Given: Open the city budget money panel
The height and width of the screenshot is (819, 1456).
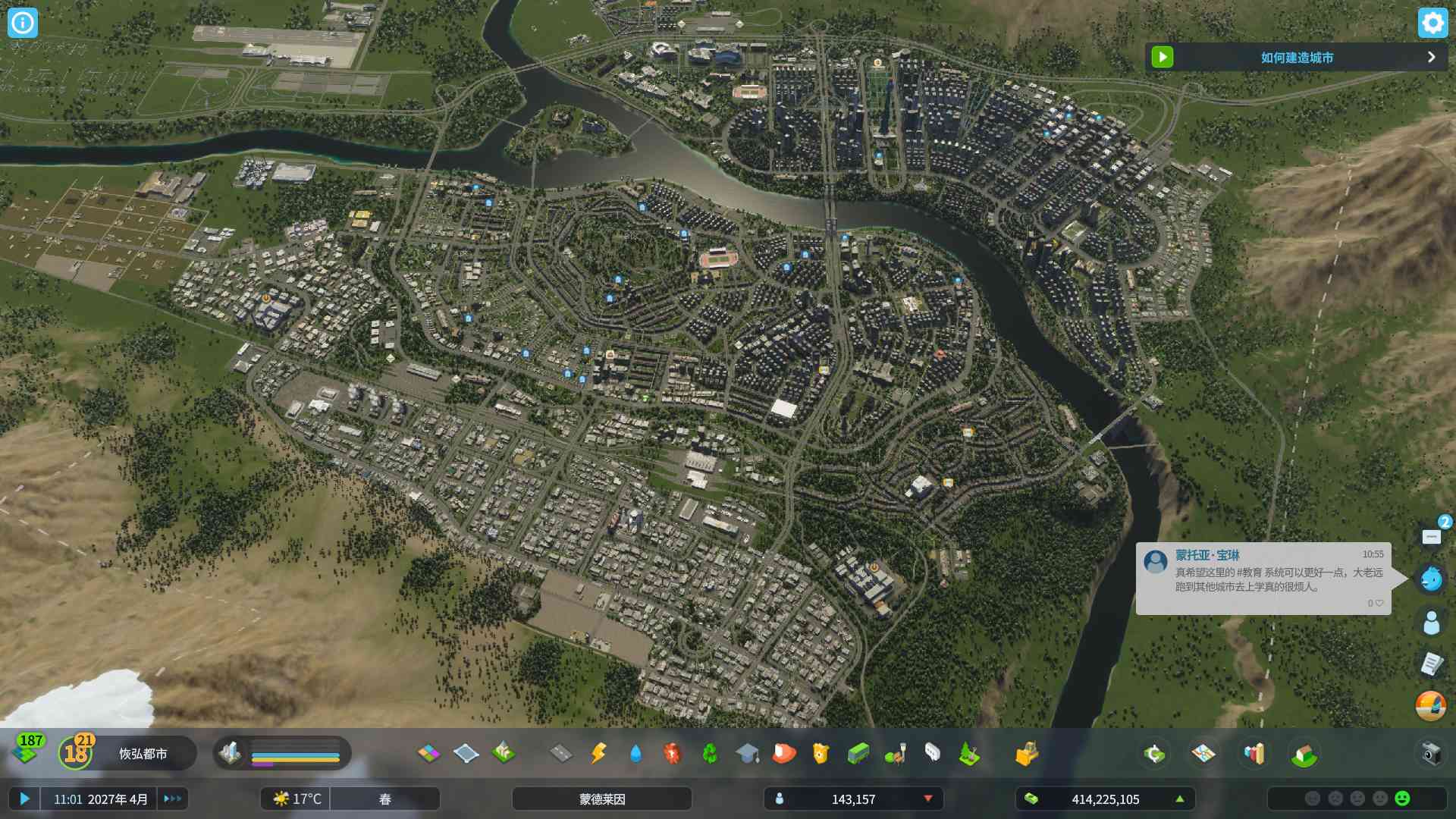Looking at the screenshot, I should (x=1105, y=799).
